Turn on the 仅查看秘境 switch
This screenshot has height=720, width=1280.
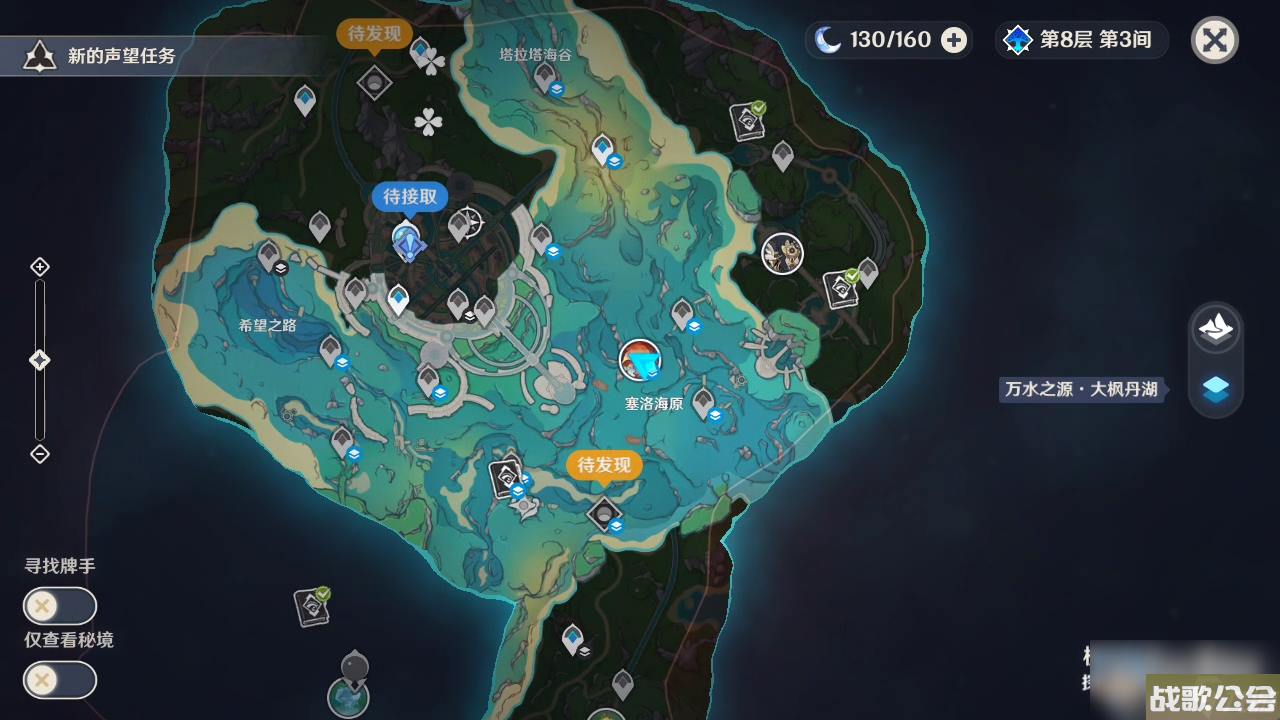[58, 680]
